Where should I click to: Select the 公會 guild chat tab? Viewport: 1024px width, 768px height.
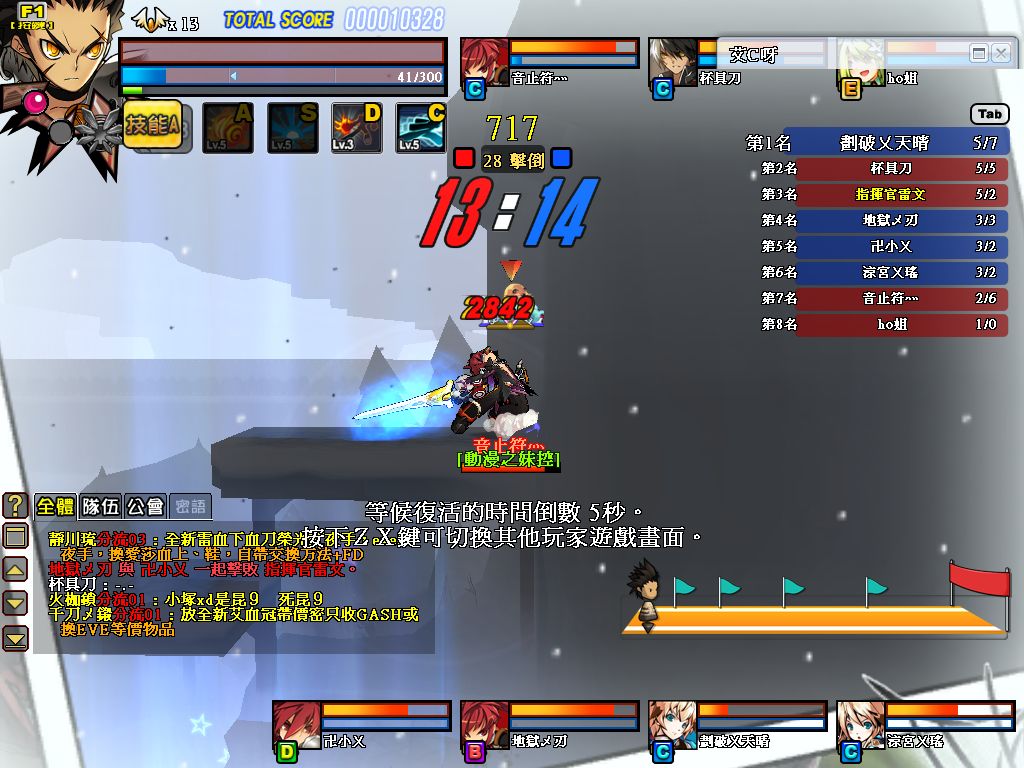click(x=146, y=506)
